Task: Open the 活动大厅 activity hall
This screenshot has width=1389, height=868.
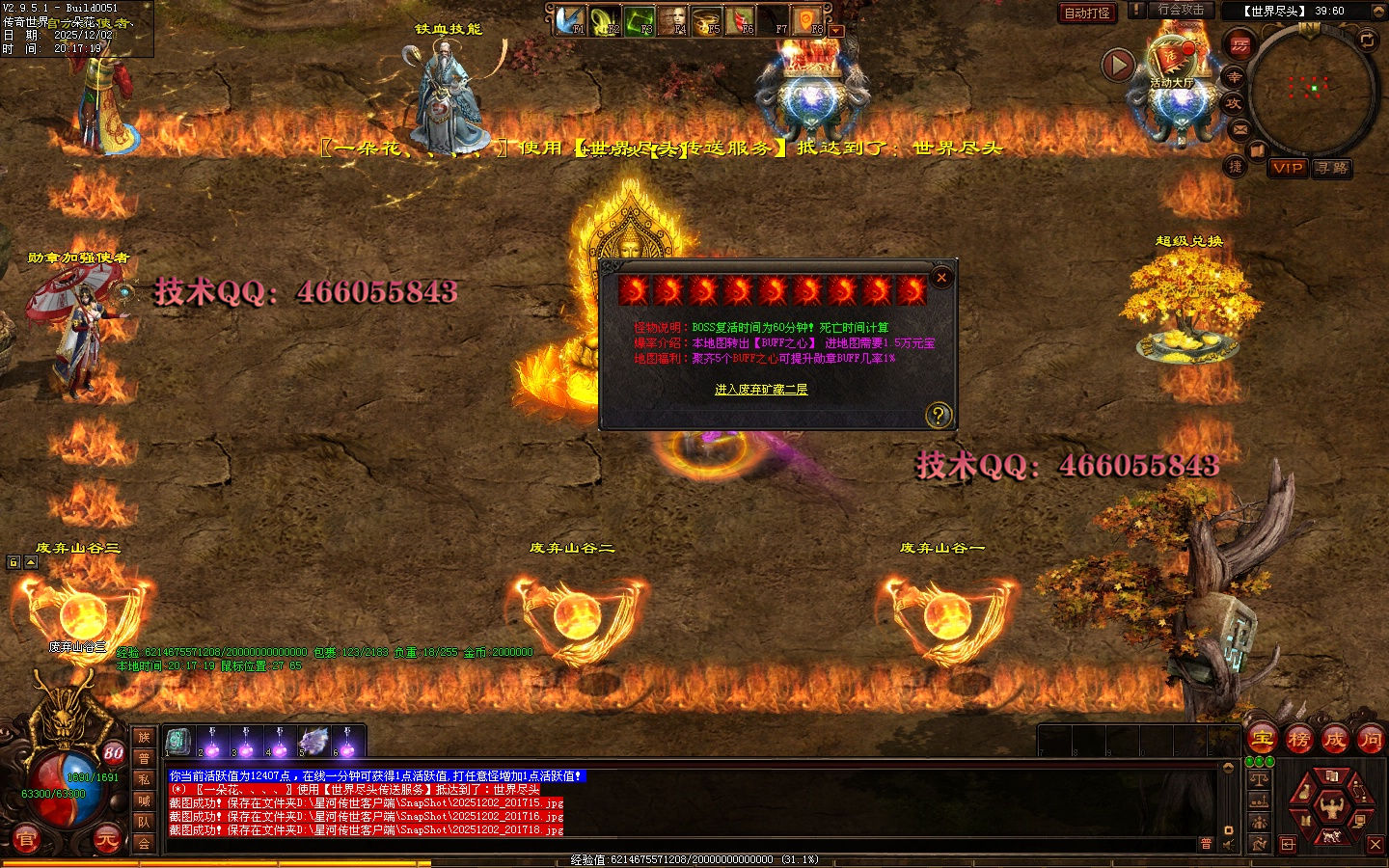Action: point(1171,60)
